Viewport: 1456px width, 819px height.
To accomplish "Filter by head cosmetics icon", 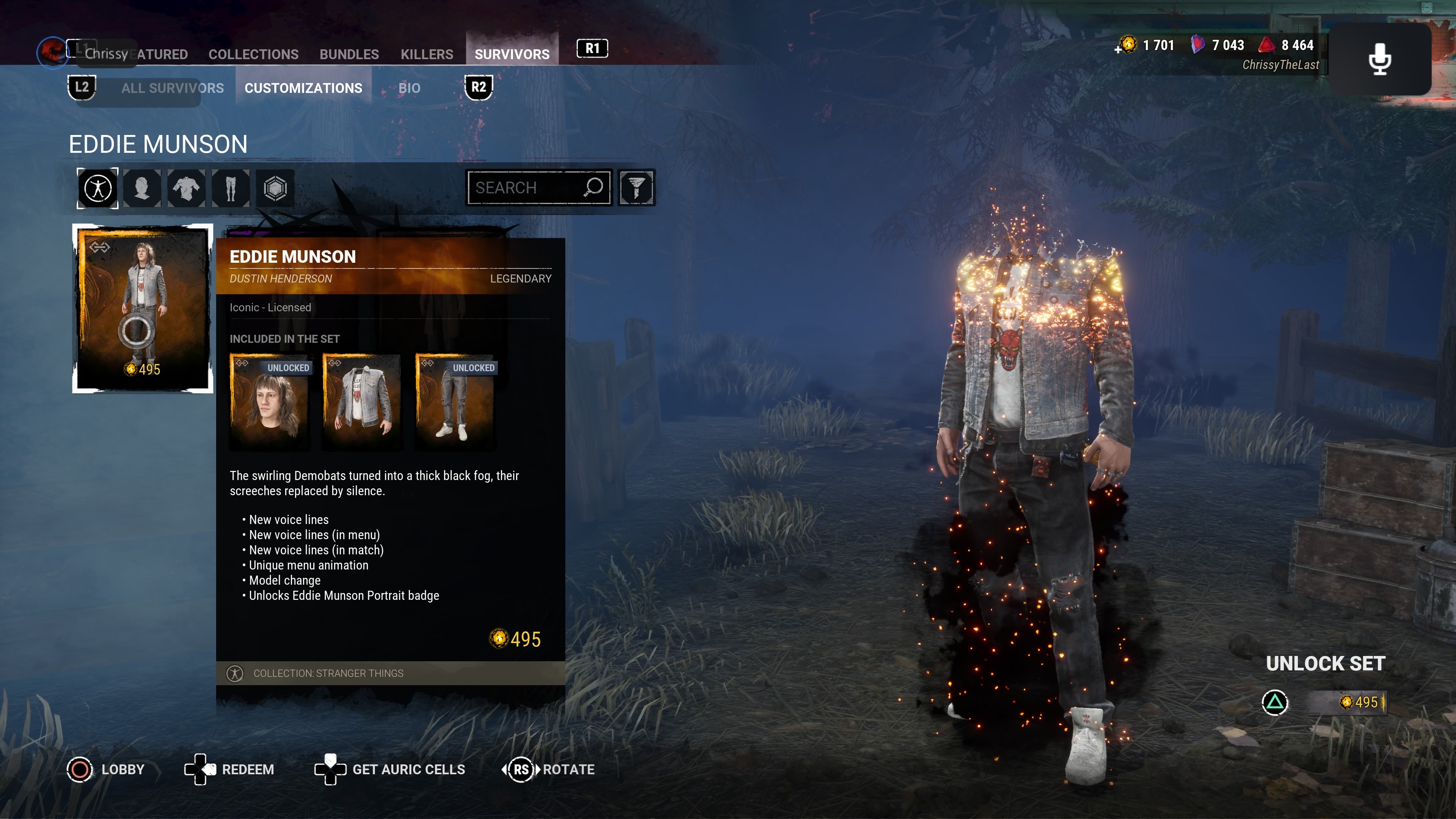I will 142,188.
